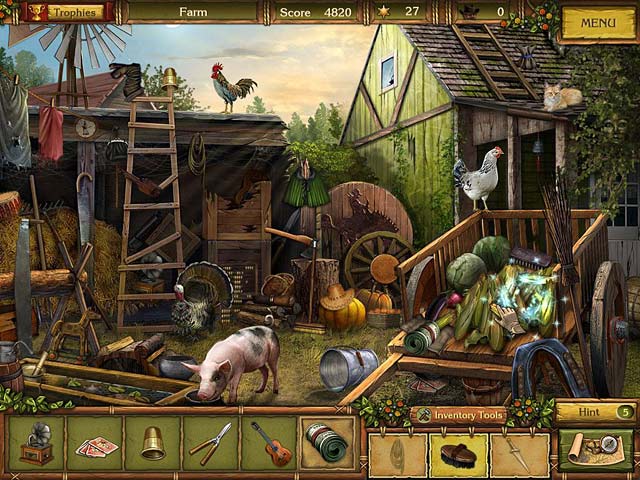Select the playing cards item slot
640x480 pixels.
95,443
